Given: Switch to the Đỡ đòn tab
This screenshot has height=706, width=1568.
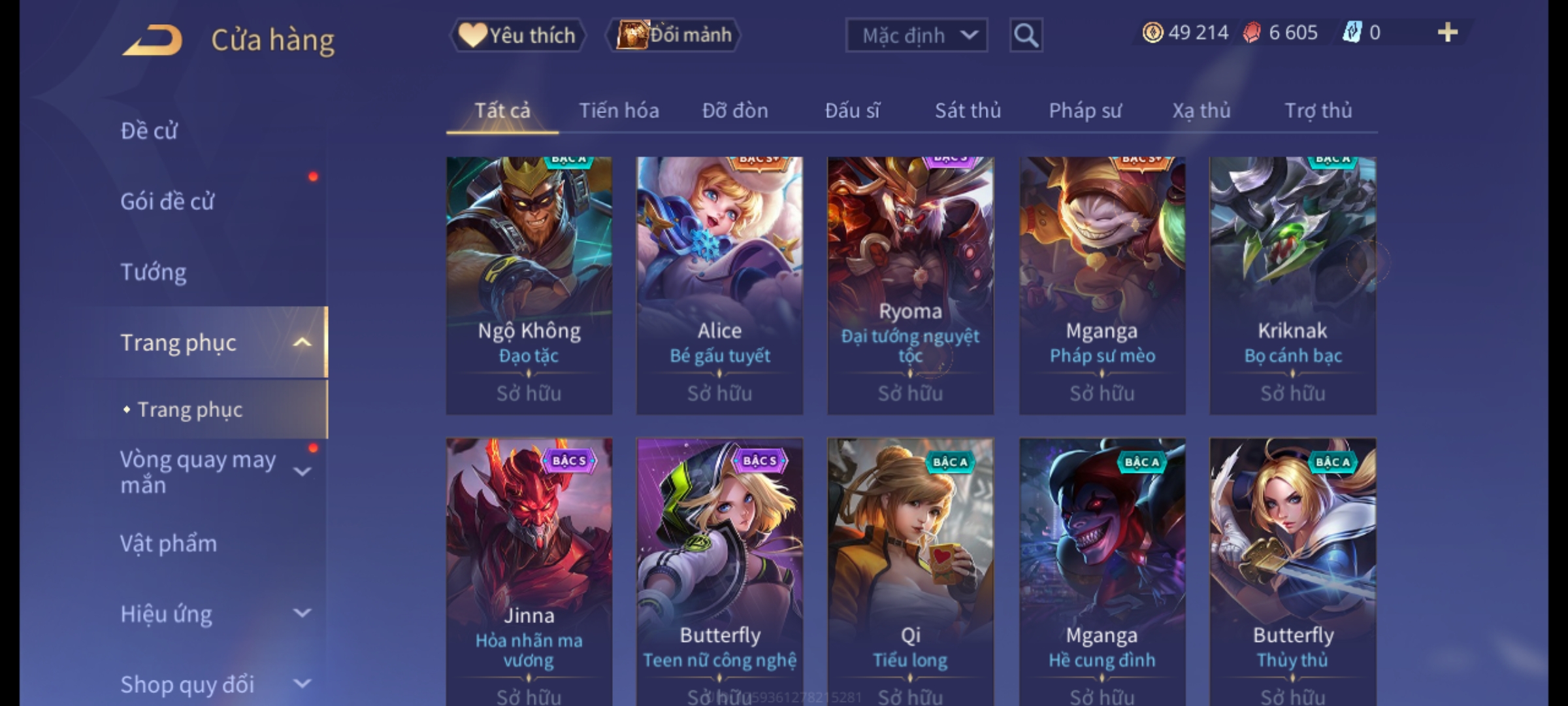Looking at the screenshot, I should 735,110.
